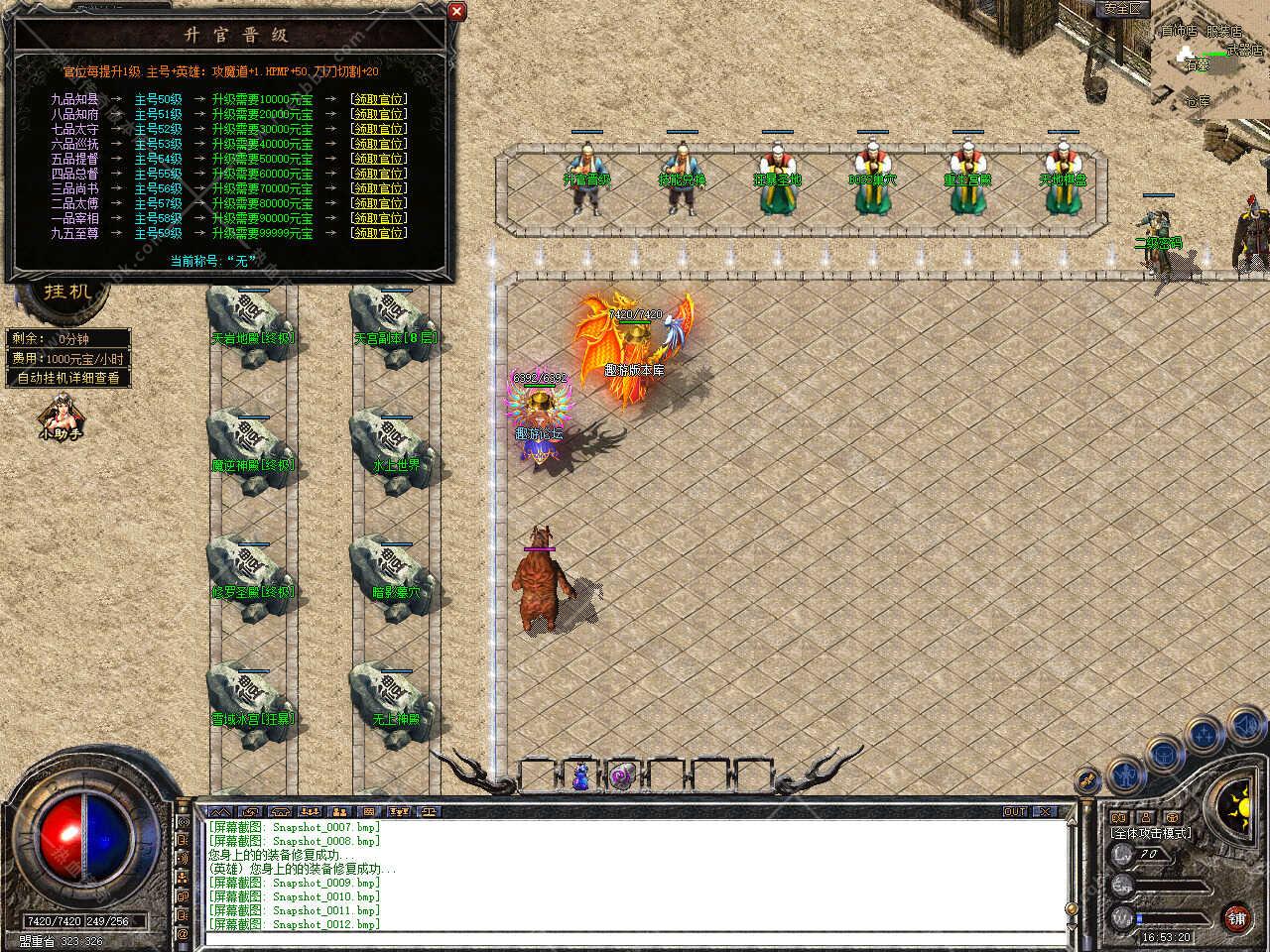Screen dimensions: 1270x952
Task: Select the purple orb hotbar slot
Action: [x=622, y=776]
